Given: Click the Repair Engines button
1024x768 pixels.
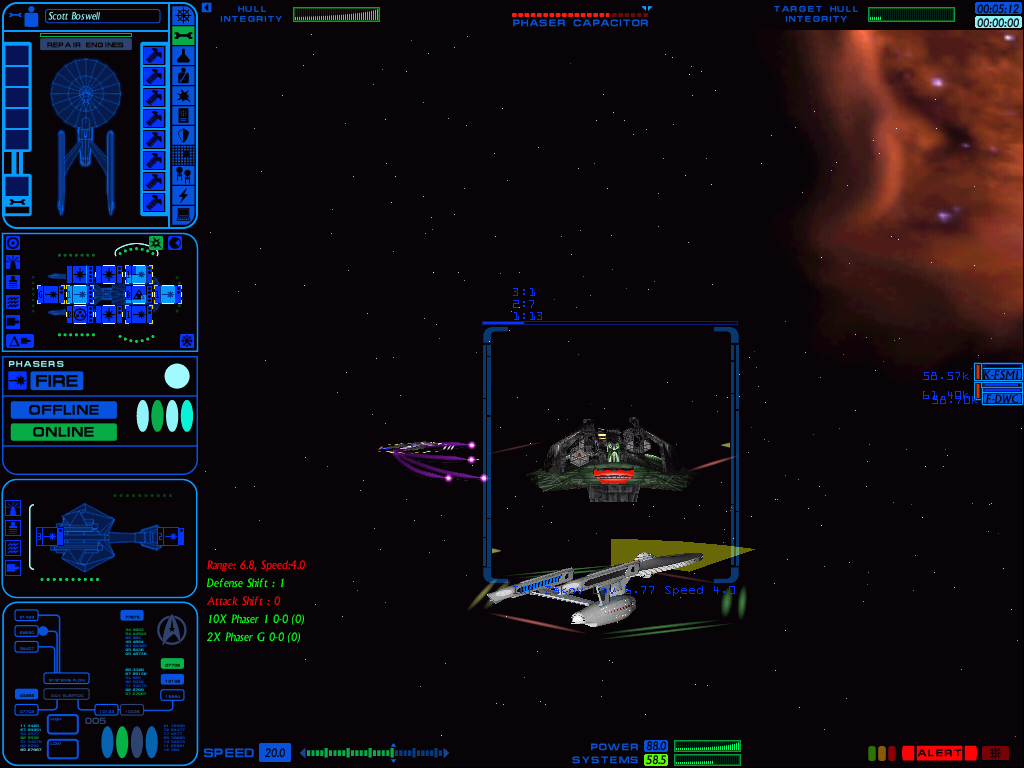Looking at the screenshot, I should pyautogui.click(x=86, y=45).
